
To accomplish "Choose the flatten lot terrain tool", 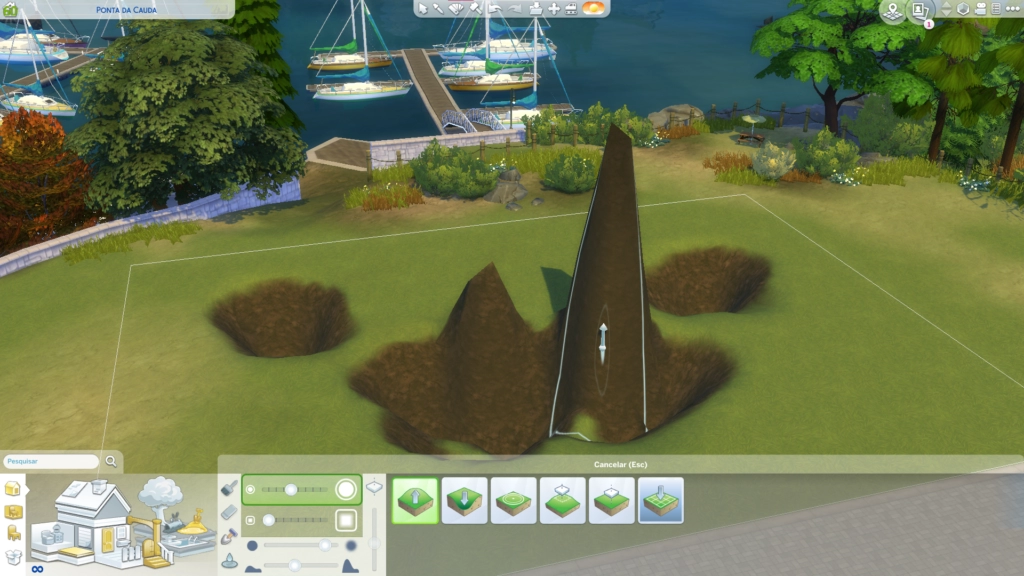I will point(612,500).
